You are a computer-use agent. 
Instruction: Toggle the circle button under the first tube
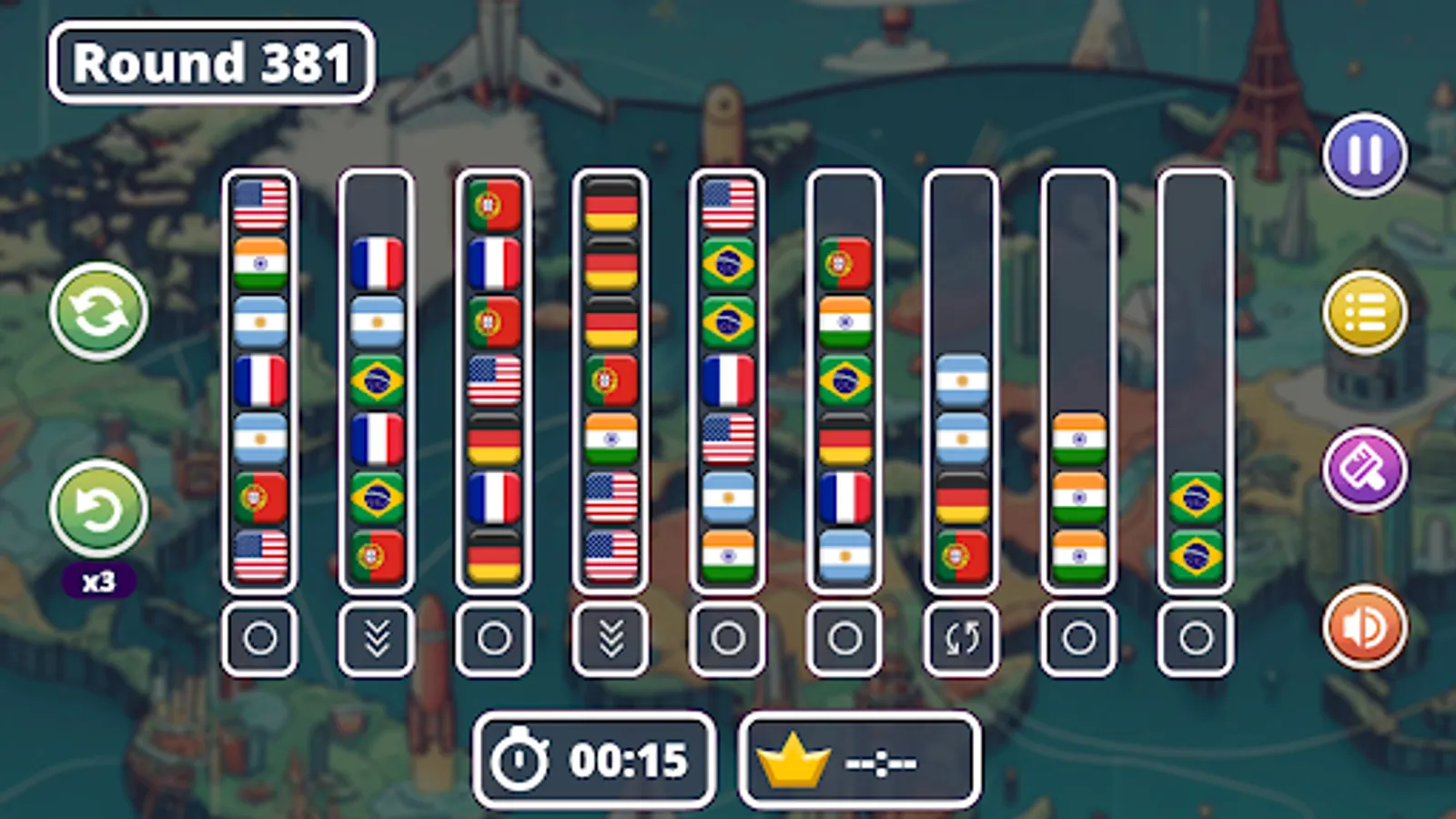[259, 637]
